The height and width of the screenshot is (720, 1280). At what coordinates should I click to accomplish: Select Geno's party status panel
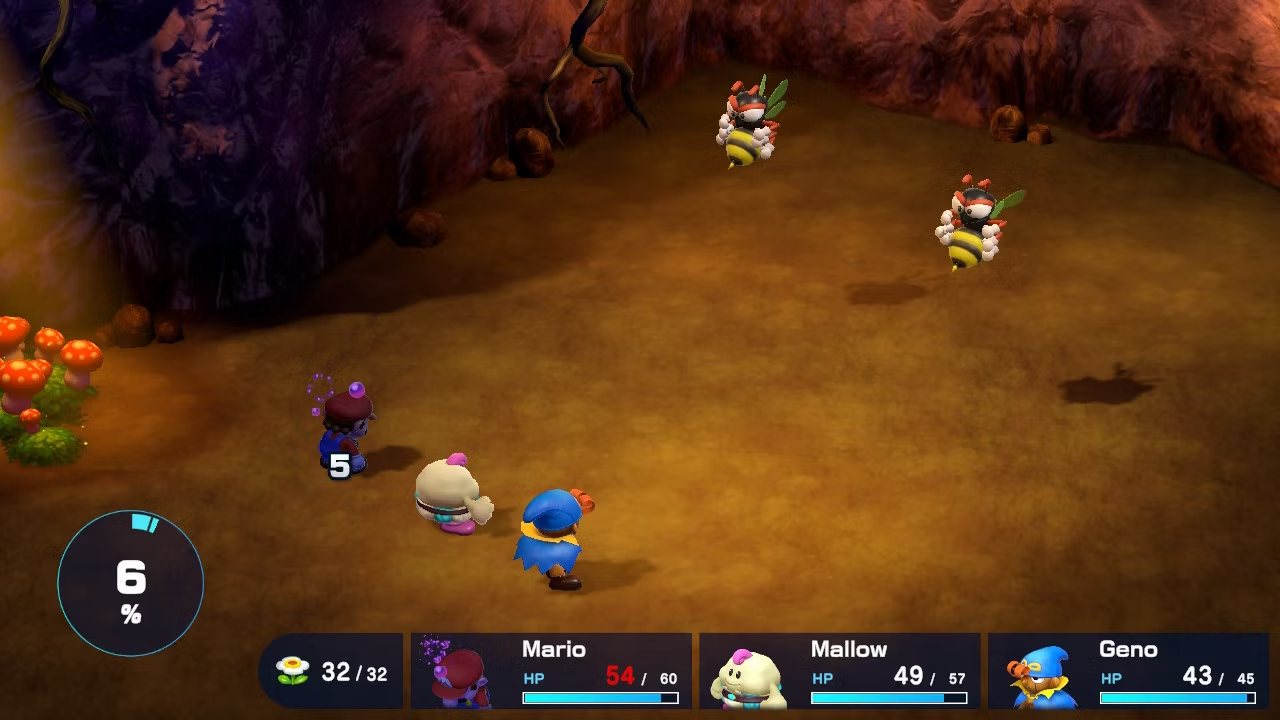tap(1128, 671)
